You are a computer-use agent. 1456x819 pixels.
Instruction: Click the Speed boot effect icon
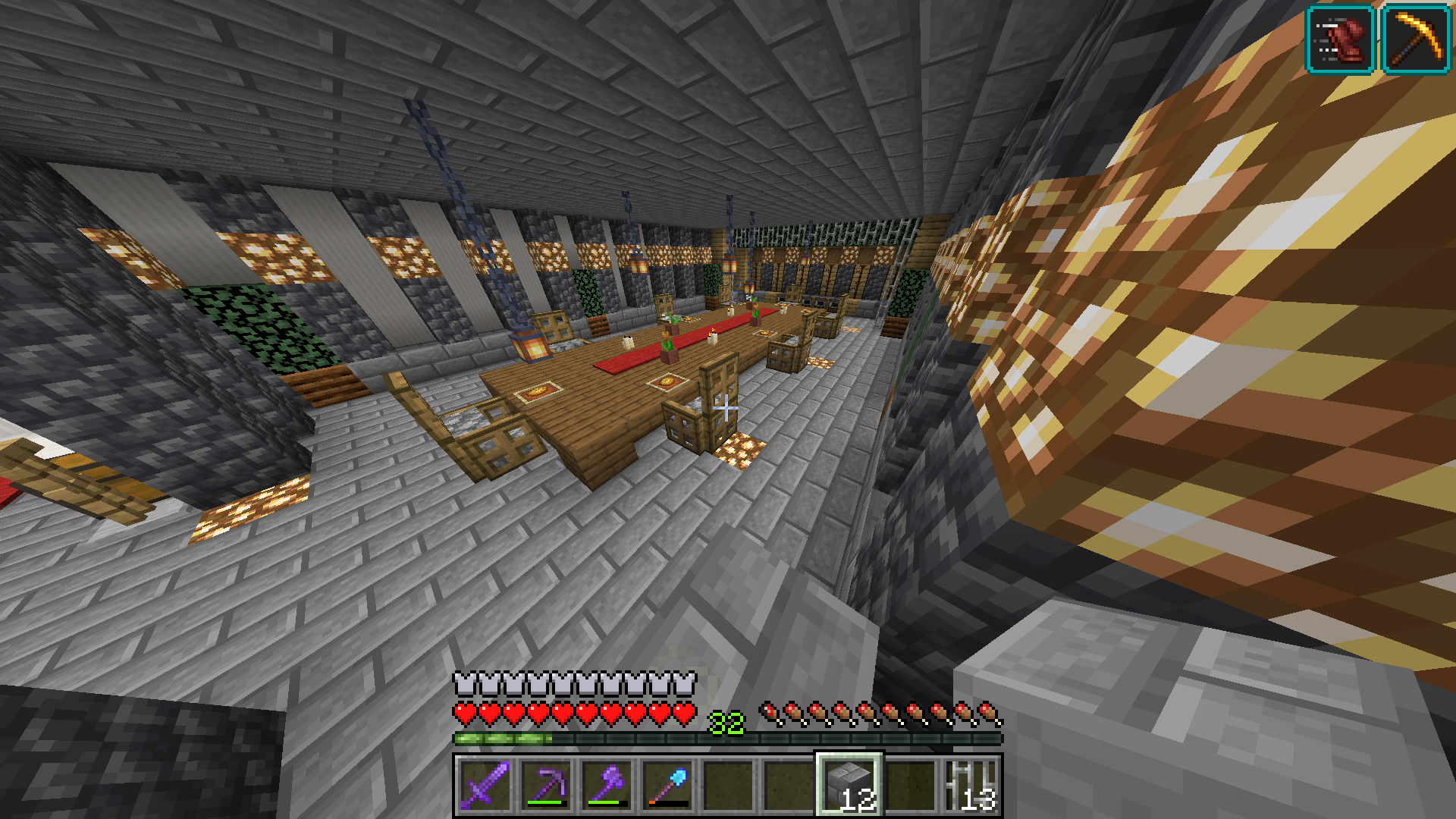coord(1340,39)
